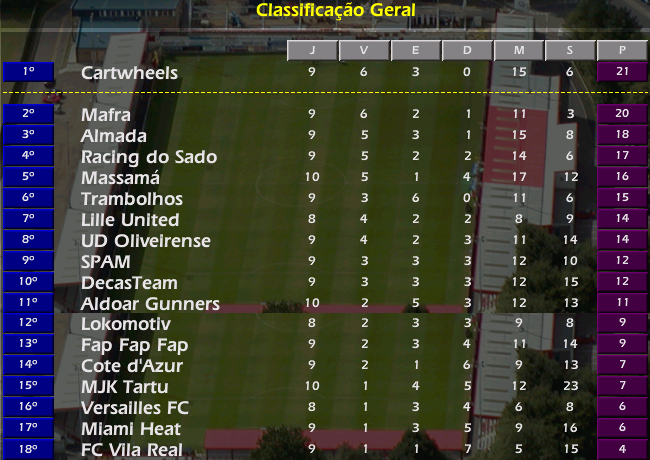The height and width of the screenshot is (460, 650).
Task: Select Racing do Sado team
Action: tap(149, 157)
